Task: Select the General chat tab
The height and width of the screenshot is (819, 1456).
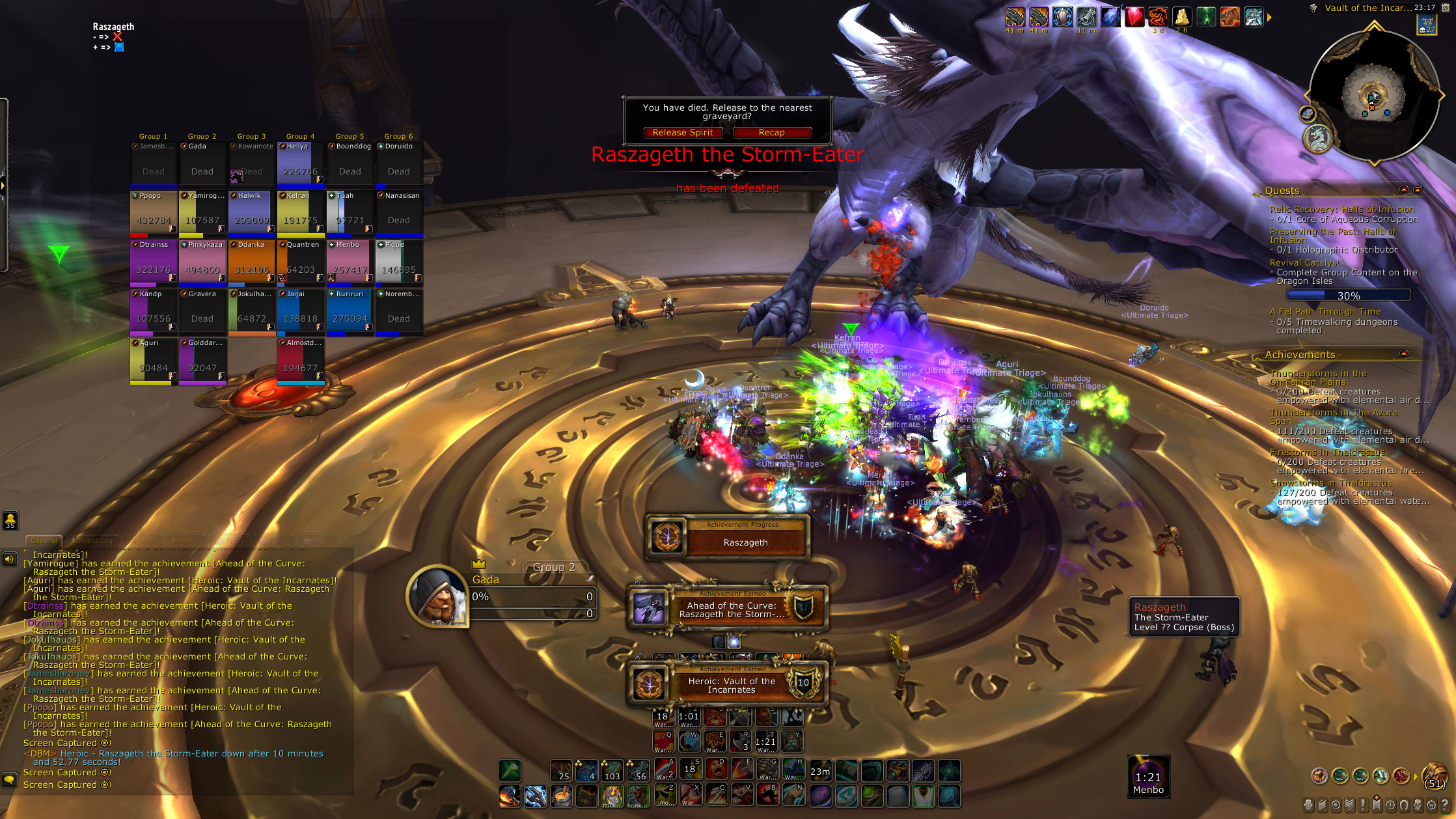Action: [44, 540]
